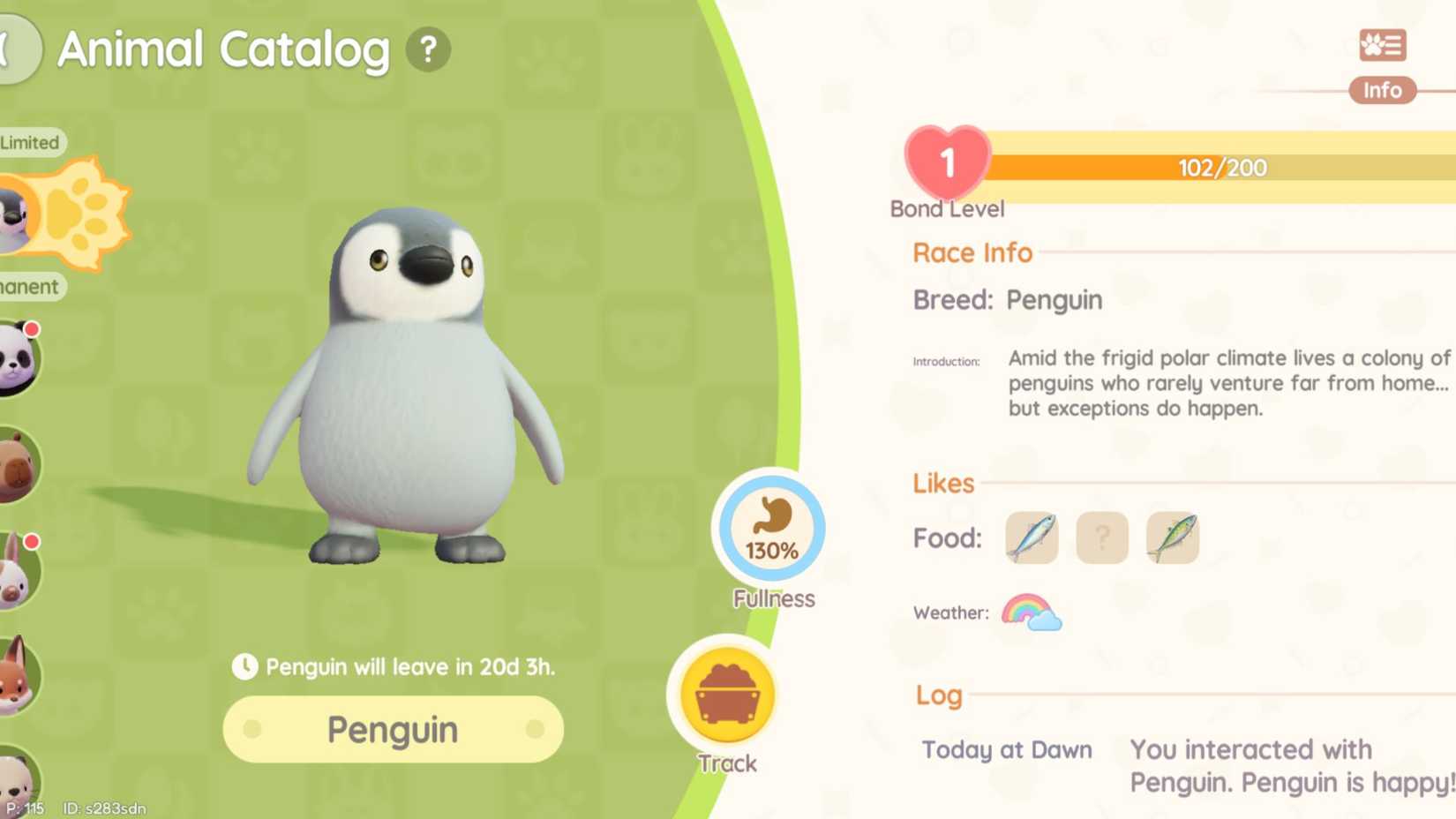The height and width of the screenshot is (819, 1456).
Task: Click the 102/200 bond progress bar
Action: pos(1220,167)
